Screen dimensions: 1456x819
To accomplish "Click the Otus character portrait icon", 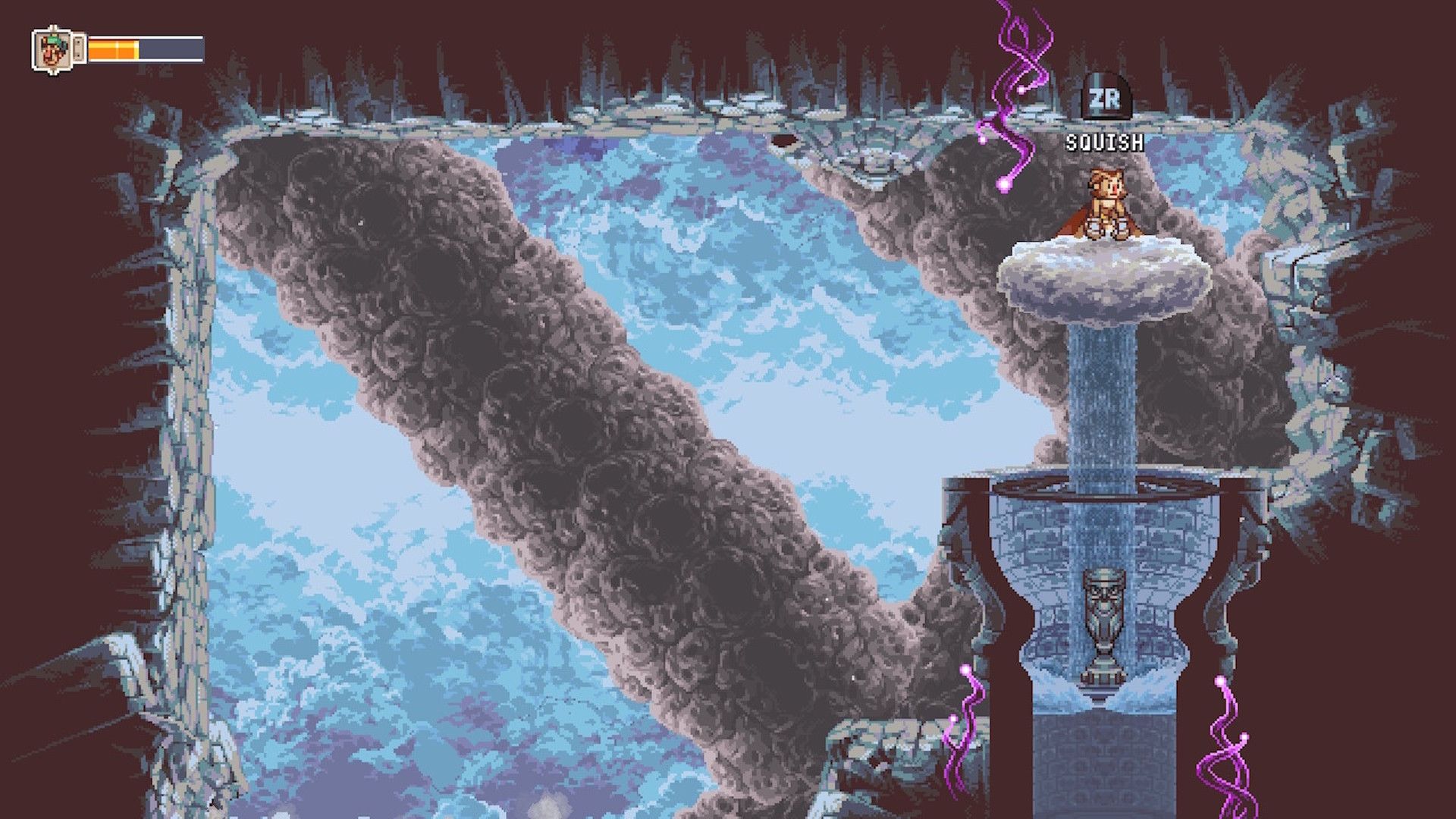I will click(53, 51).
